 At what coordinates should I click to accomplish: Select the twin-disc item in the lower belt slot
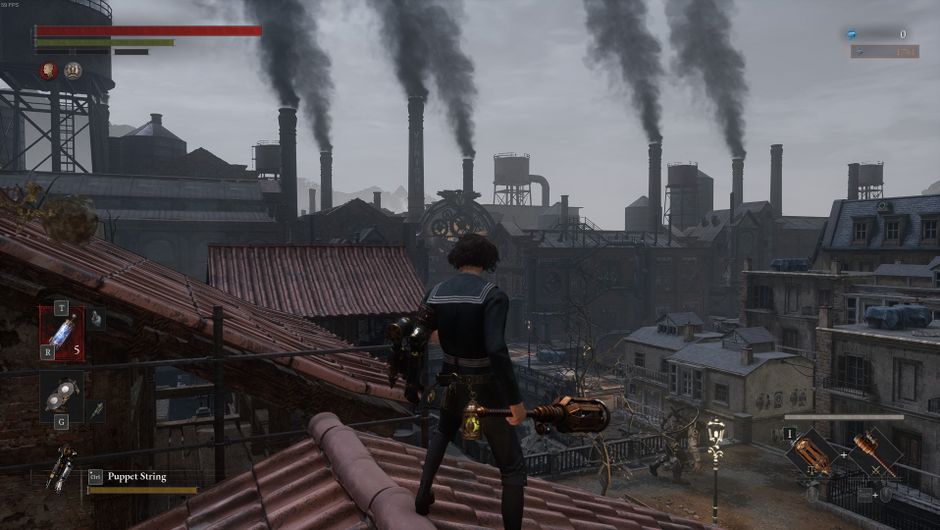point(61,395)
